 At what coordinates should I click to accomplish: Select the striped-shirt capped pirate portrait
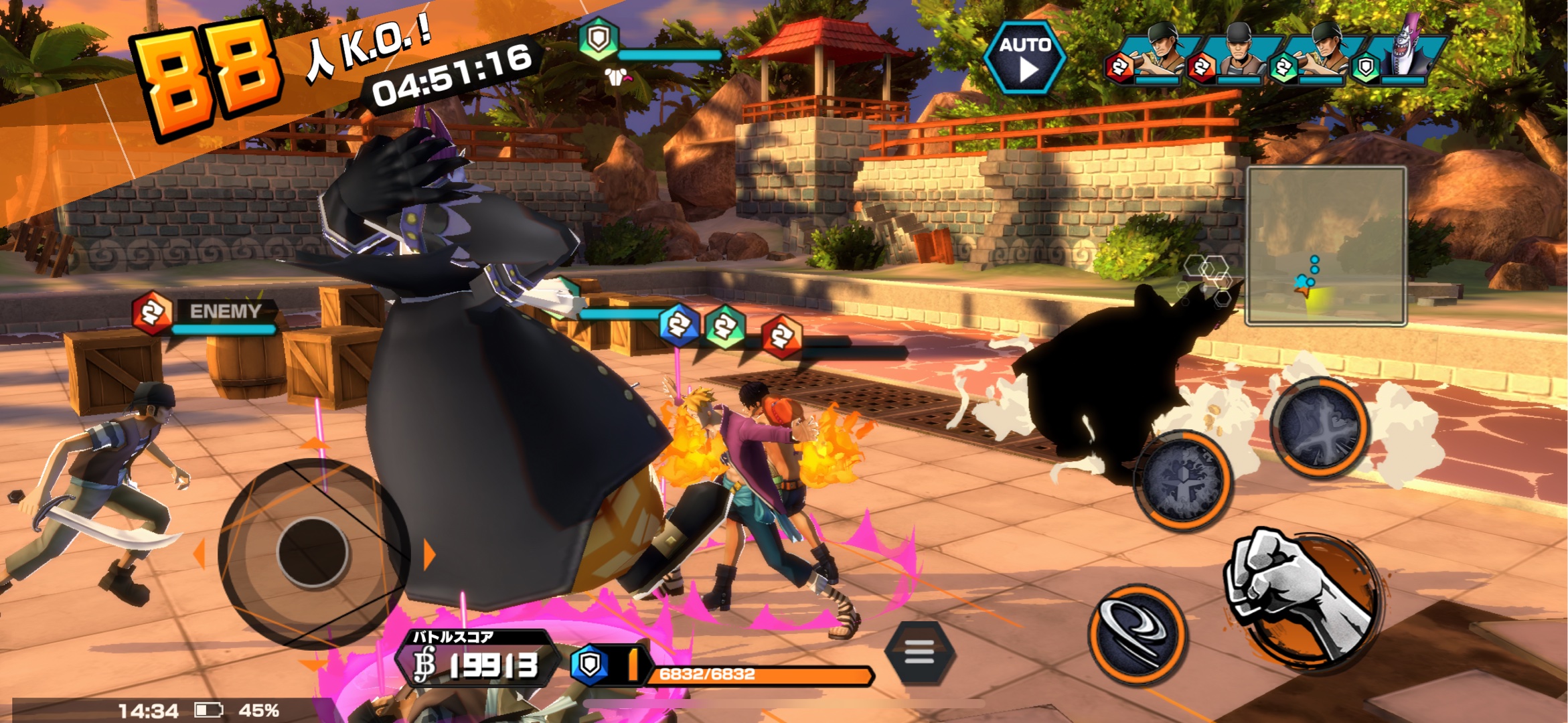pos(1241,54)
